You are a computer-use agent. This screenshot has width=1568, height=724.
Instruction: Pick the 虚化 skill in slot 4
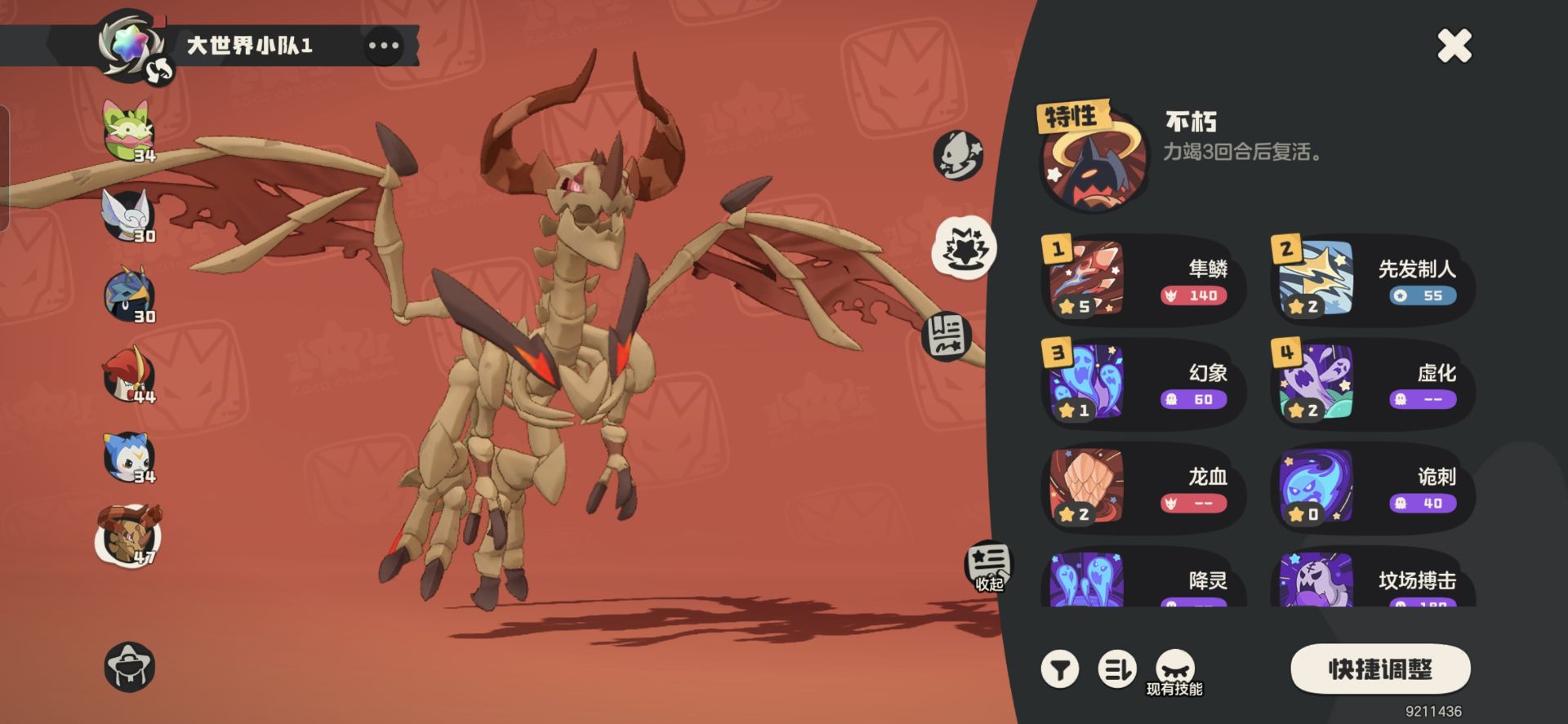(x=1372, y=384)
